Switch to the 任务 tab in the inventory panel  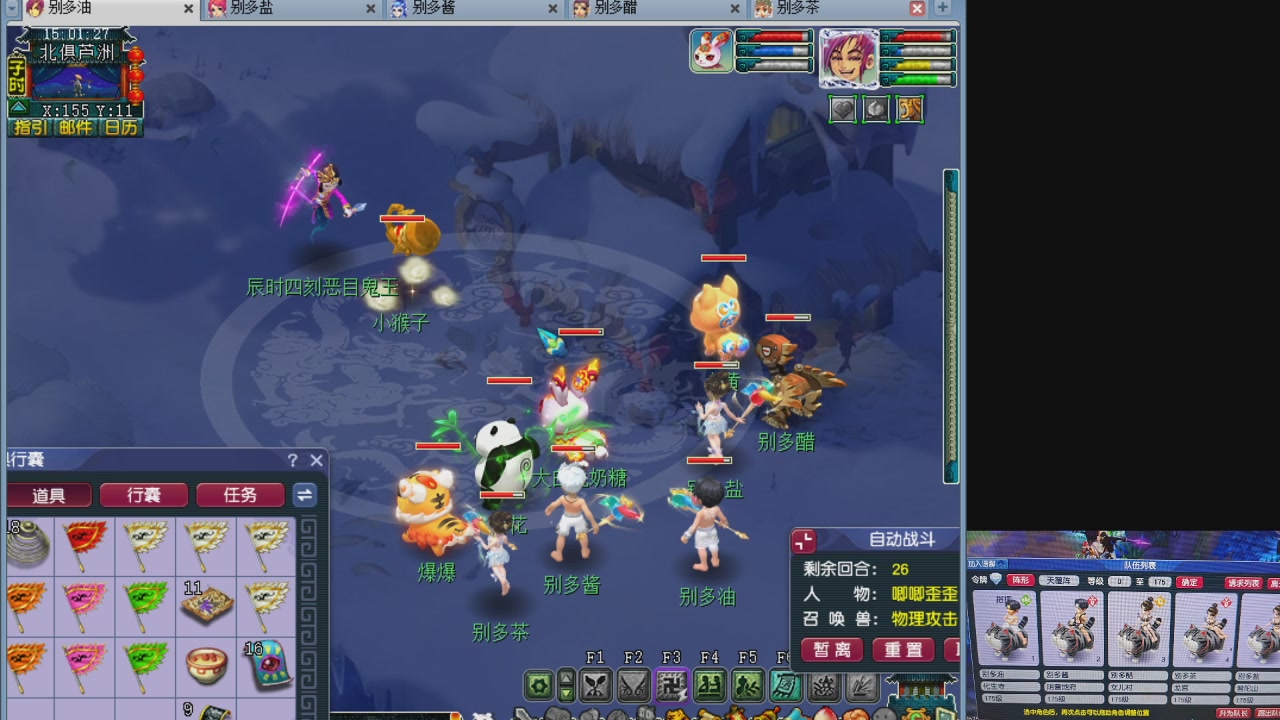[240, 494]
